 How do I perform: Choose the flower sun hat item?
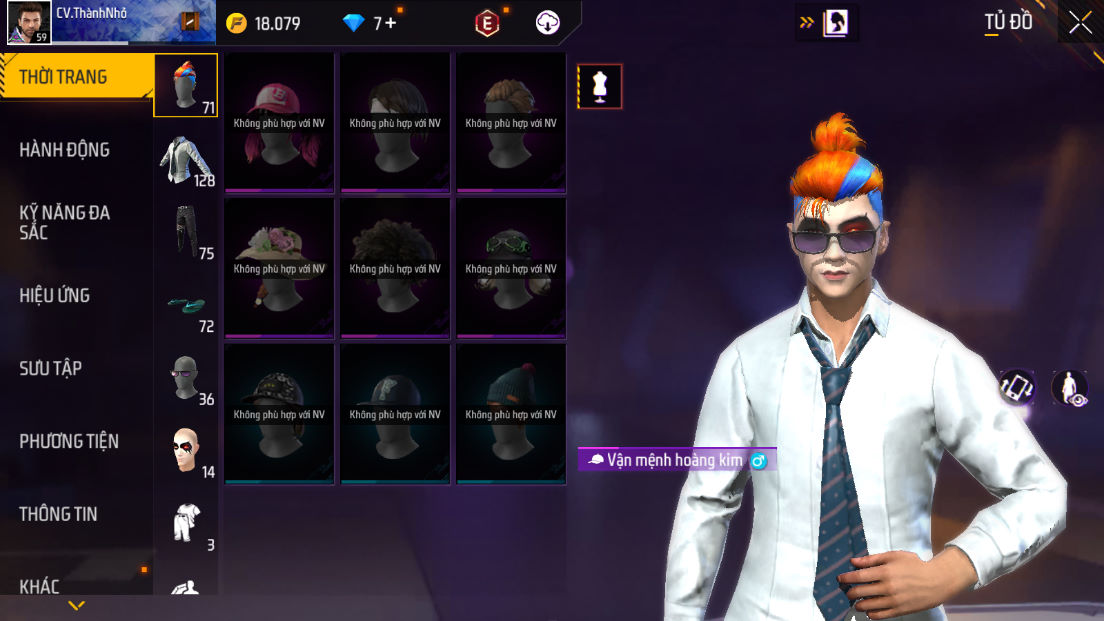[279, 267]
